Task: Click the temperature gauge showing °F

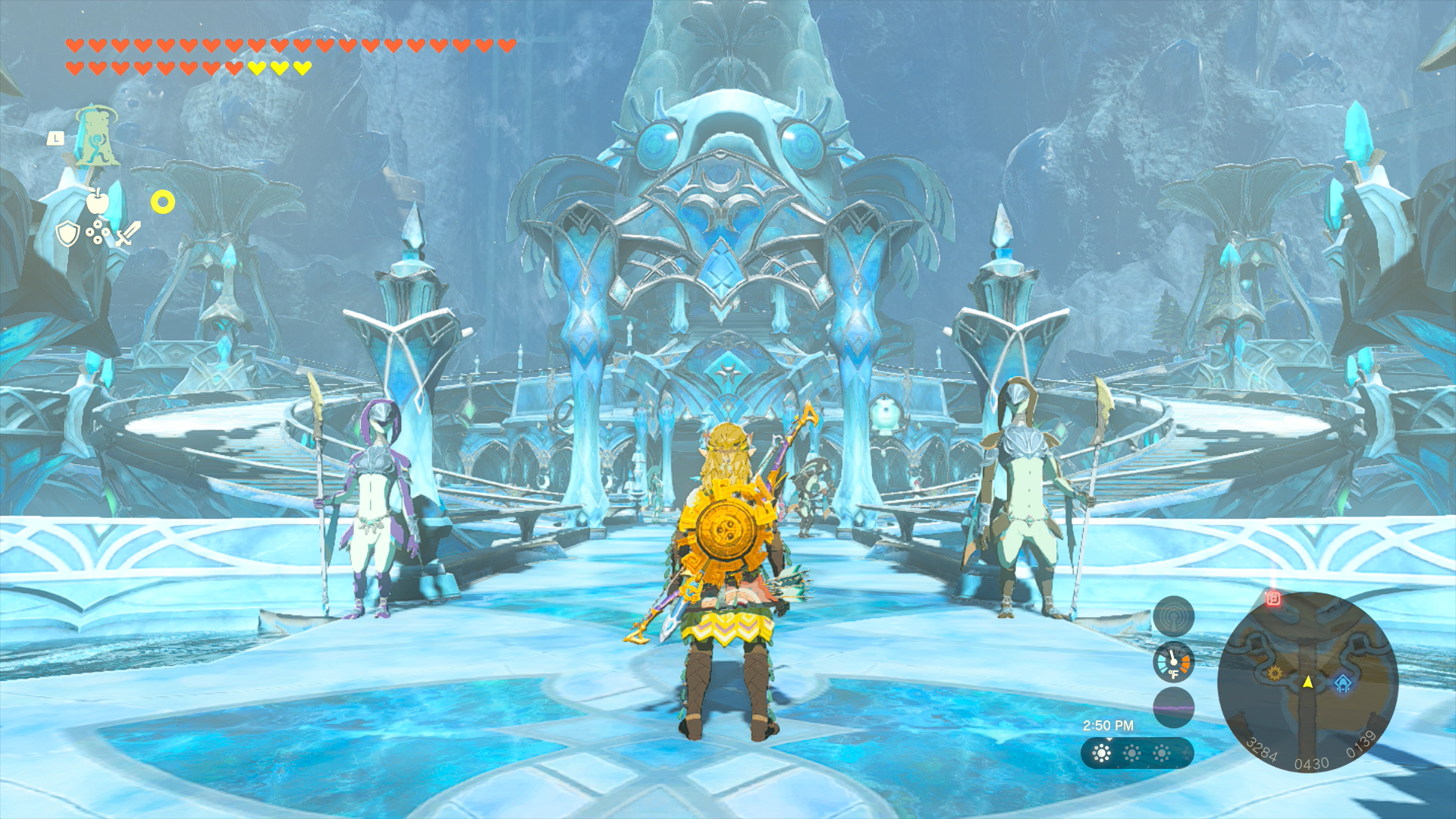Action: 1172,664
